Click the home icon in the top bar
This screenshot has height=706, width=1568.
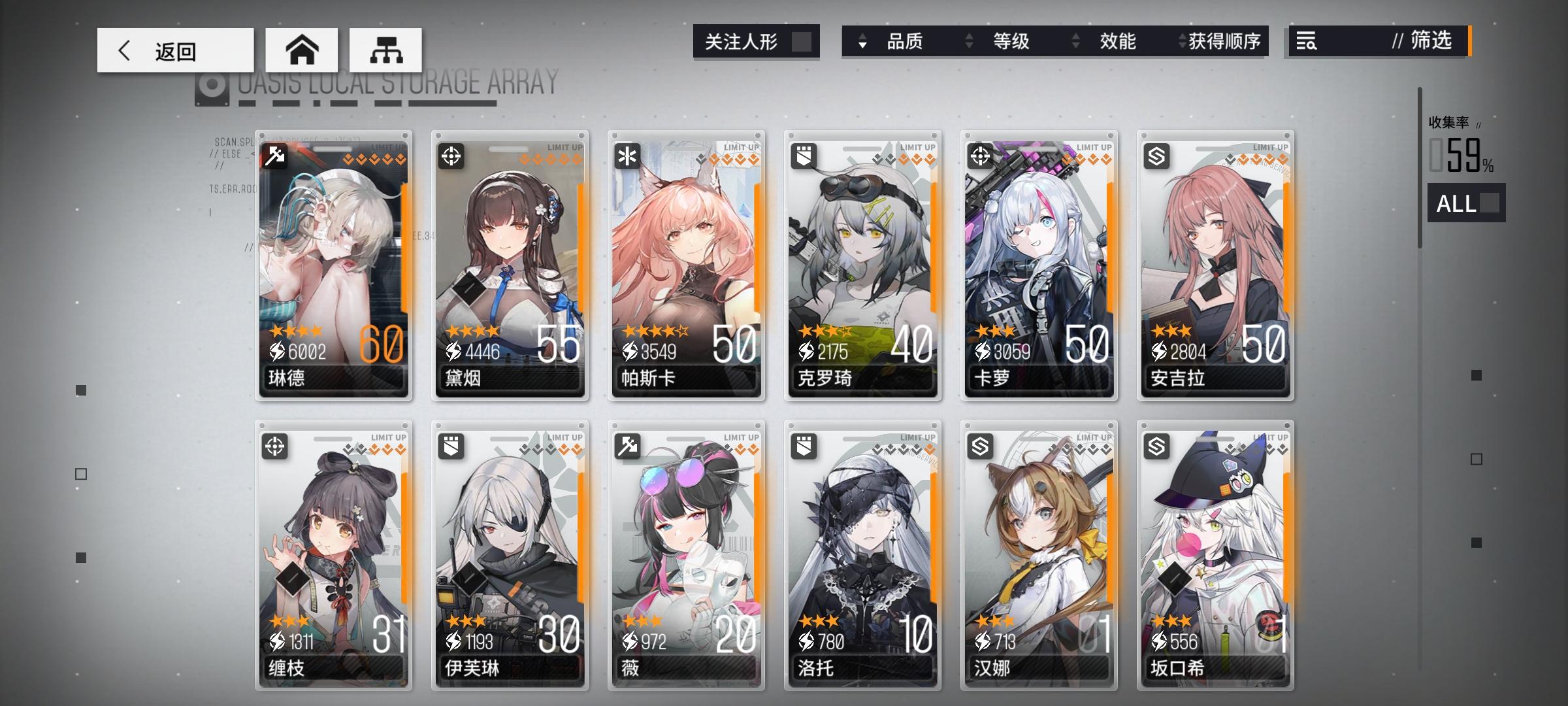[302, 49]
